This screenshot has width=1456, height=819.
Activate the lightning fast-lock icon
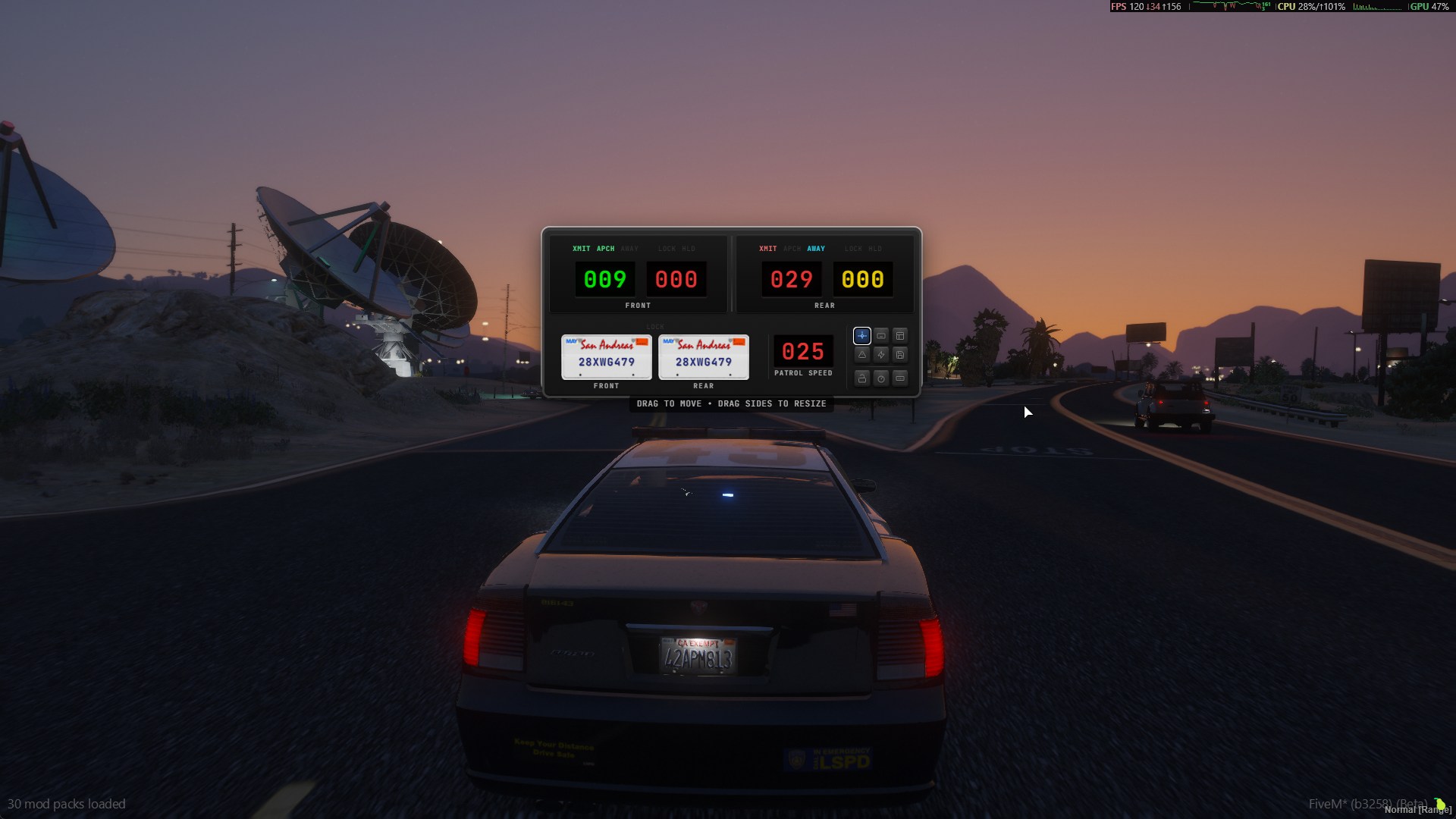click(x=881, y=355)
